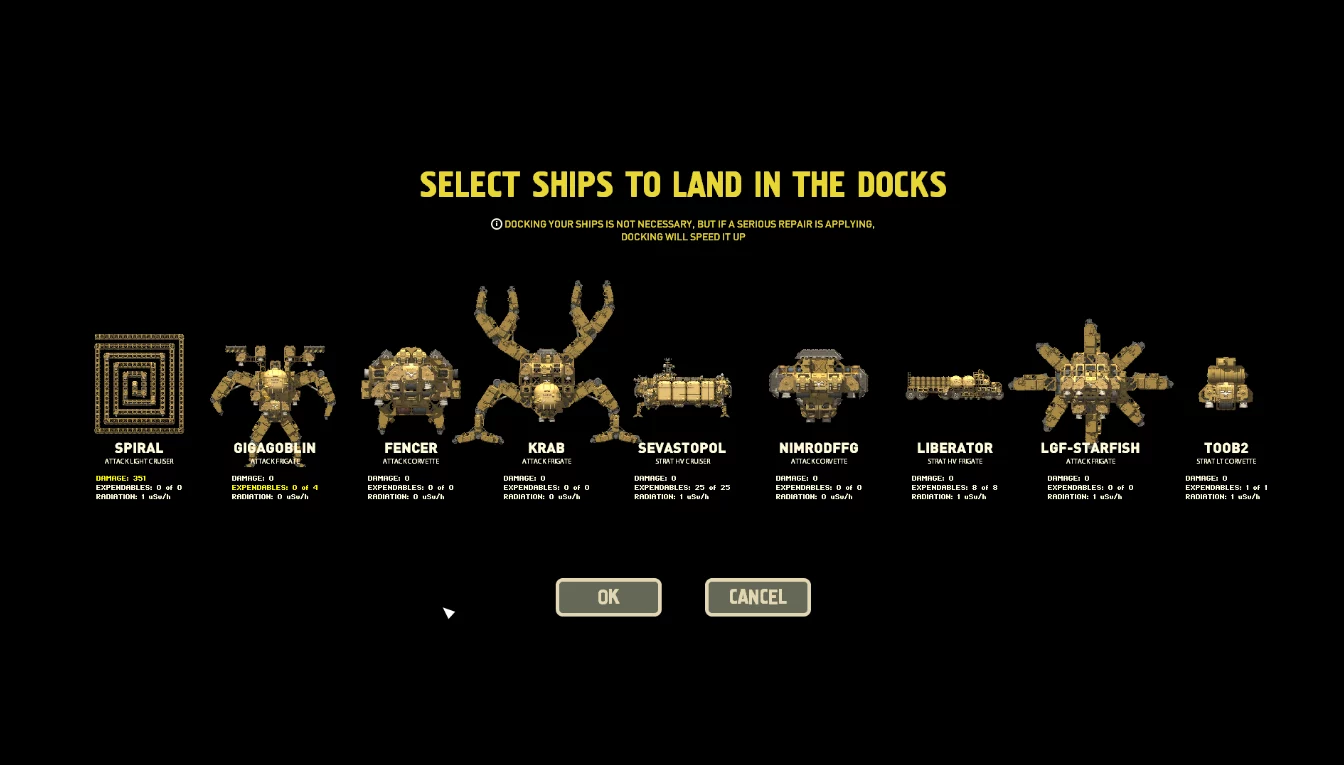
Task: Confirm docking selection with OK
Action: [608, 597]
